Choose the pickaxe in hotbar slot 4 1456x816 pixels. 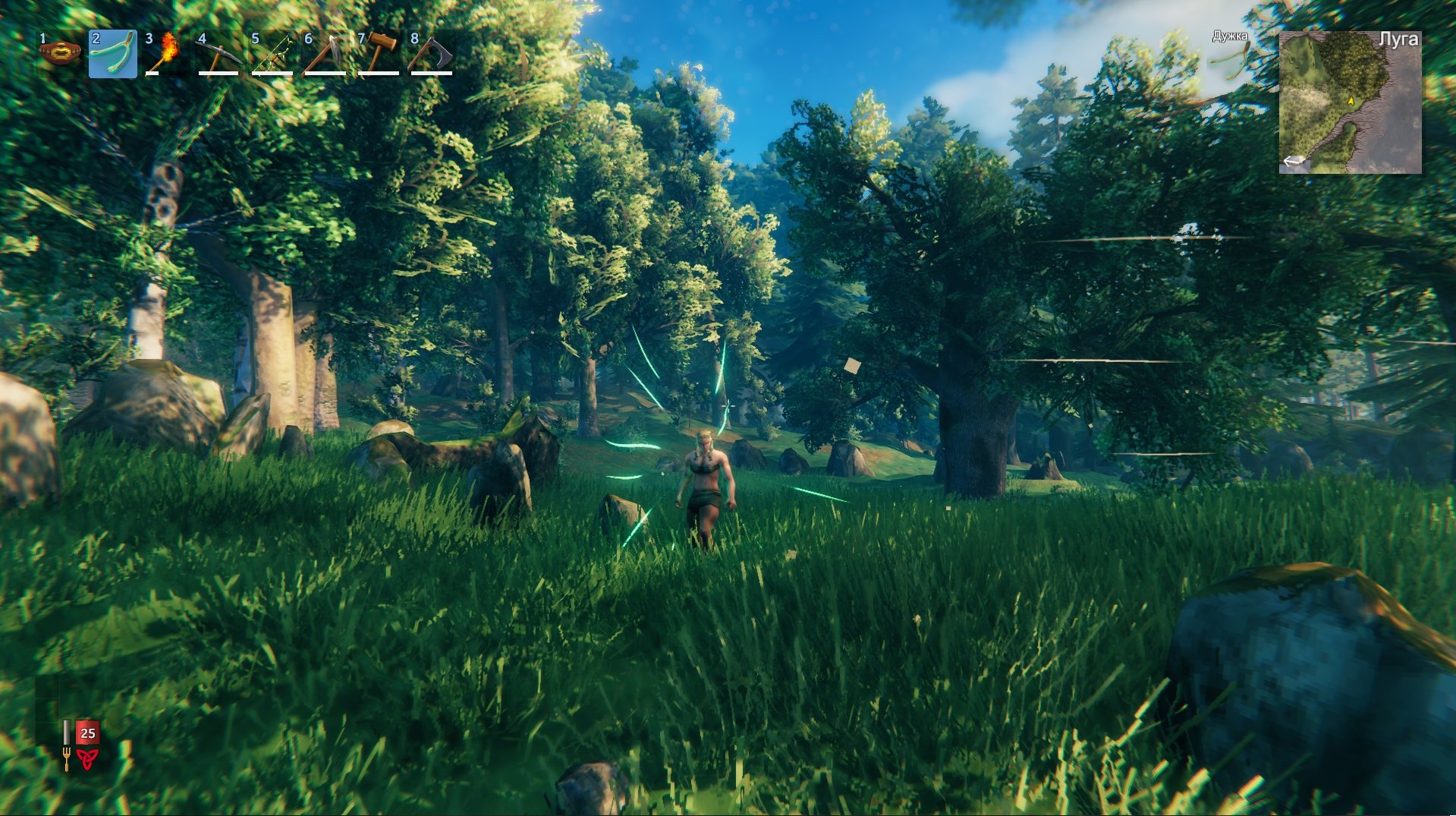(x=219, y=53)
